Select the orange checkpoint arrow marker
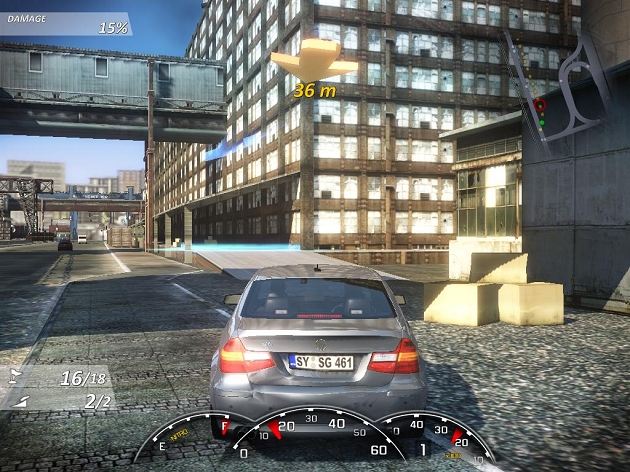 click(x=315, y=60)
